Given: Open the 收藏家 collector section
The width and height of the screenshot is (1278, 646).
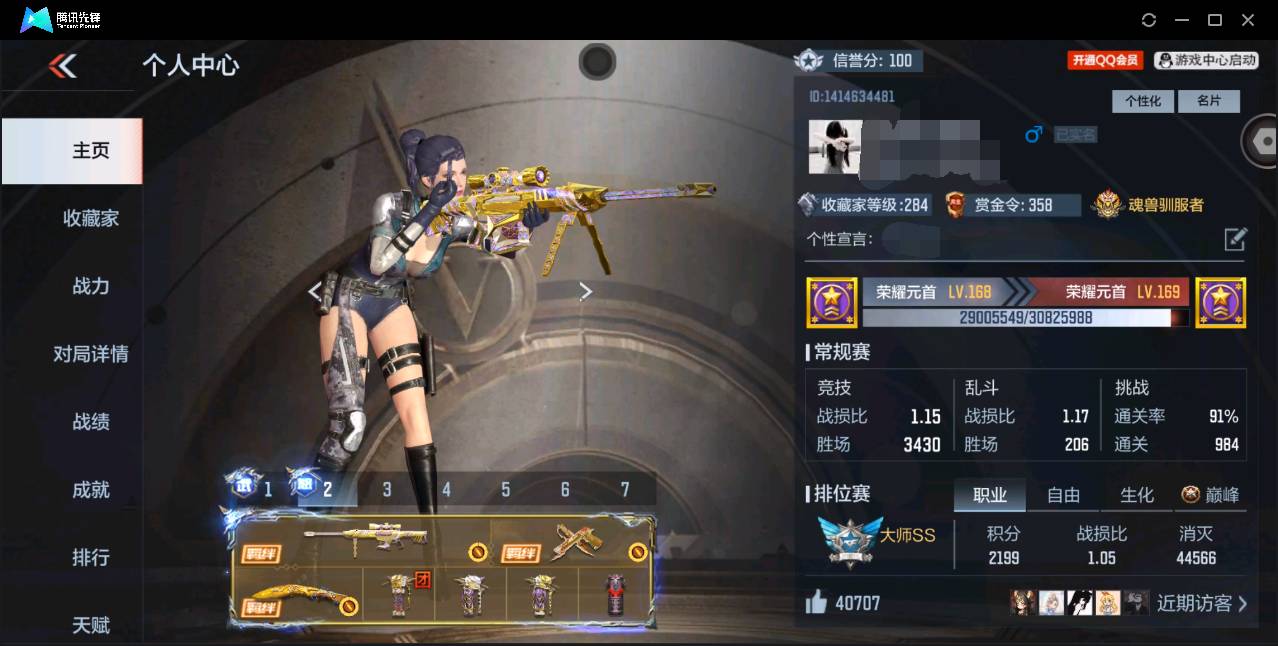Looking at the screenshot, I should click(90, 218).
